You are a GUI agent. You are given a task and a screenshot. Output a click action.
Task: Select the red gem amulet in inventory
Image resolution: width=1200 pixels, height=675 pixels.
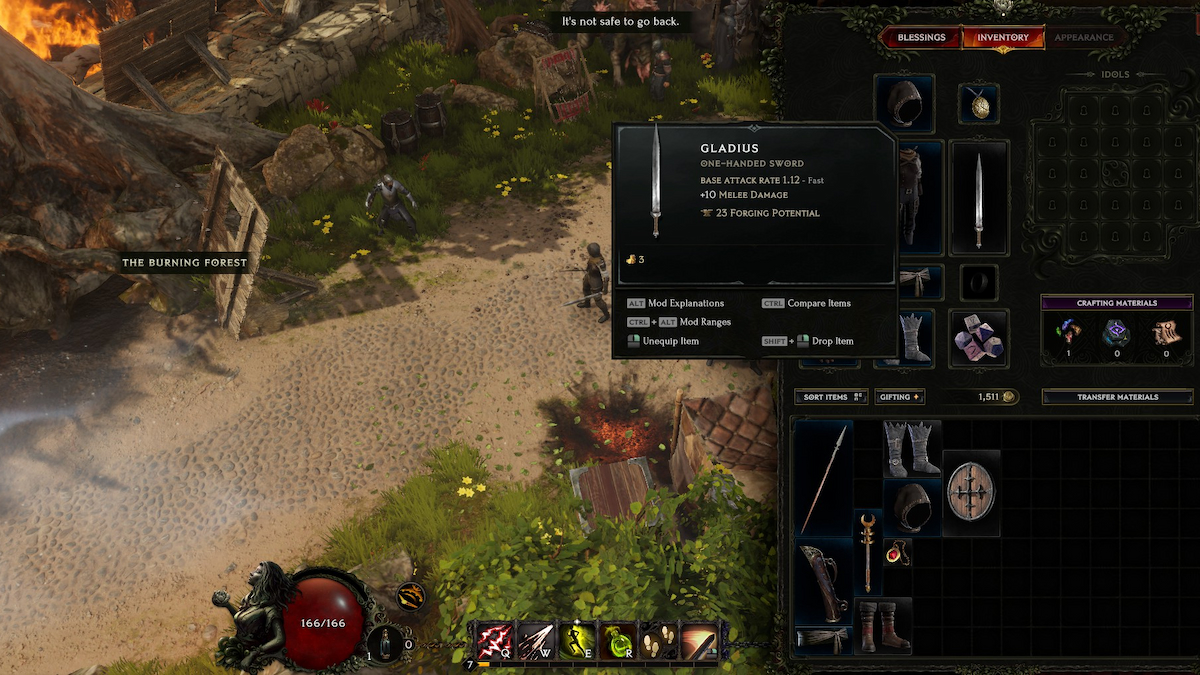tap(896, 552)
